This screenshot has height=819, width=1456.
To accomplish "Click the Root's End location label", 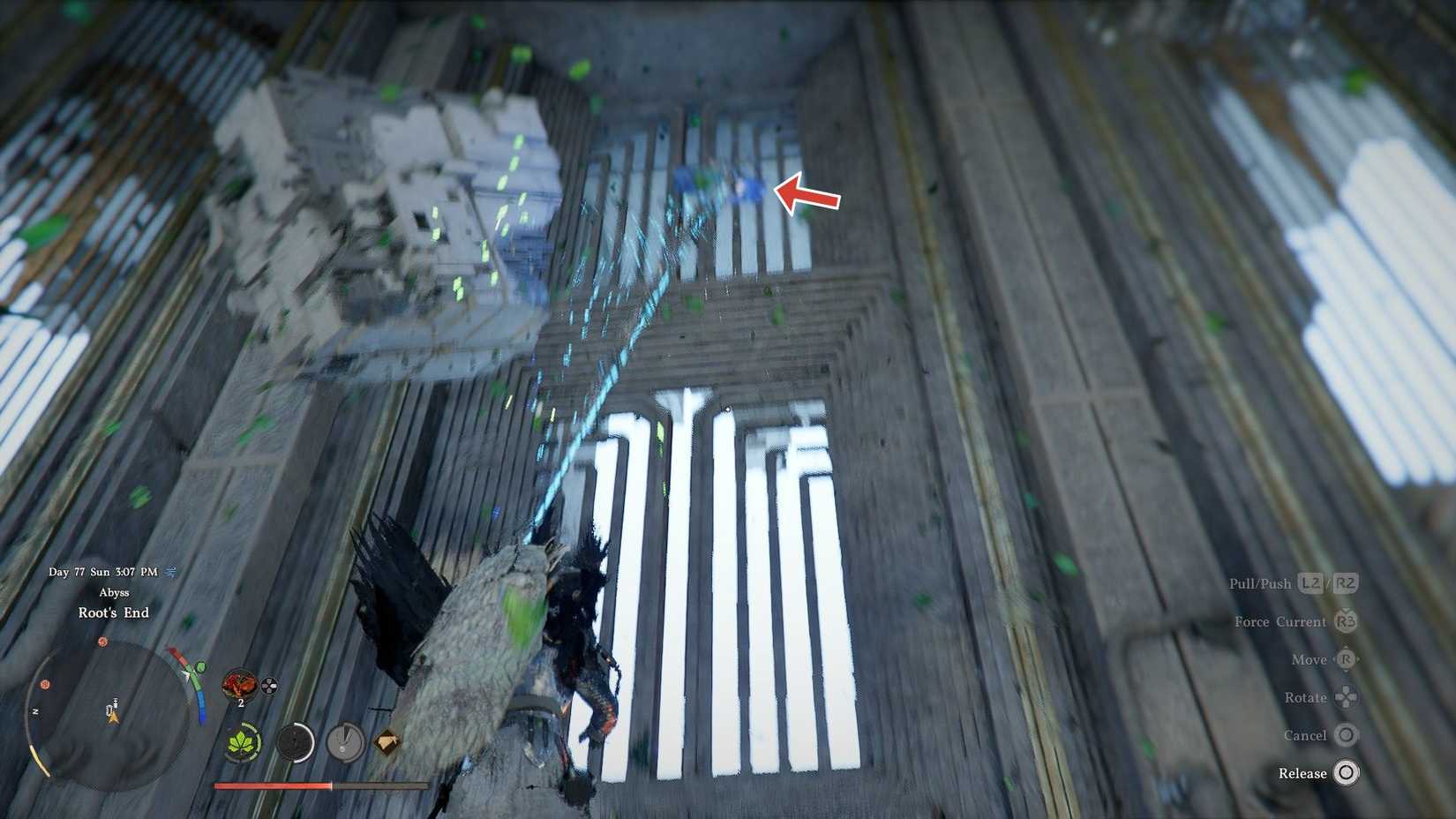I will (x=114, y=612).
